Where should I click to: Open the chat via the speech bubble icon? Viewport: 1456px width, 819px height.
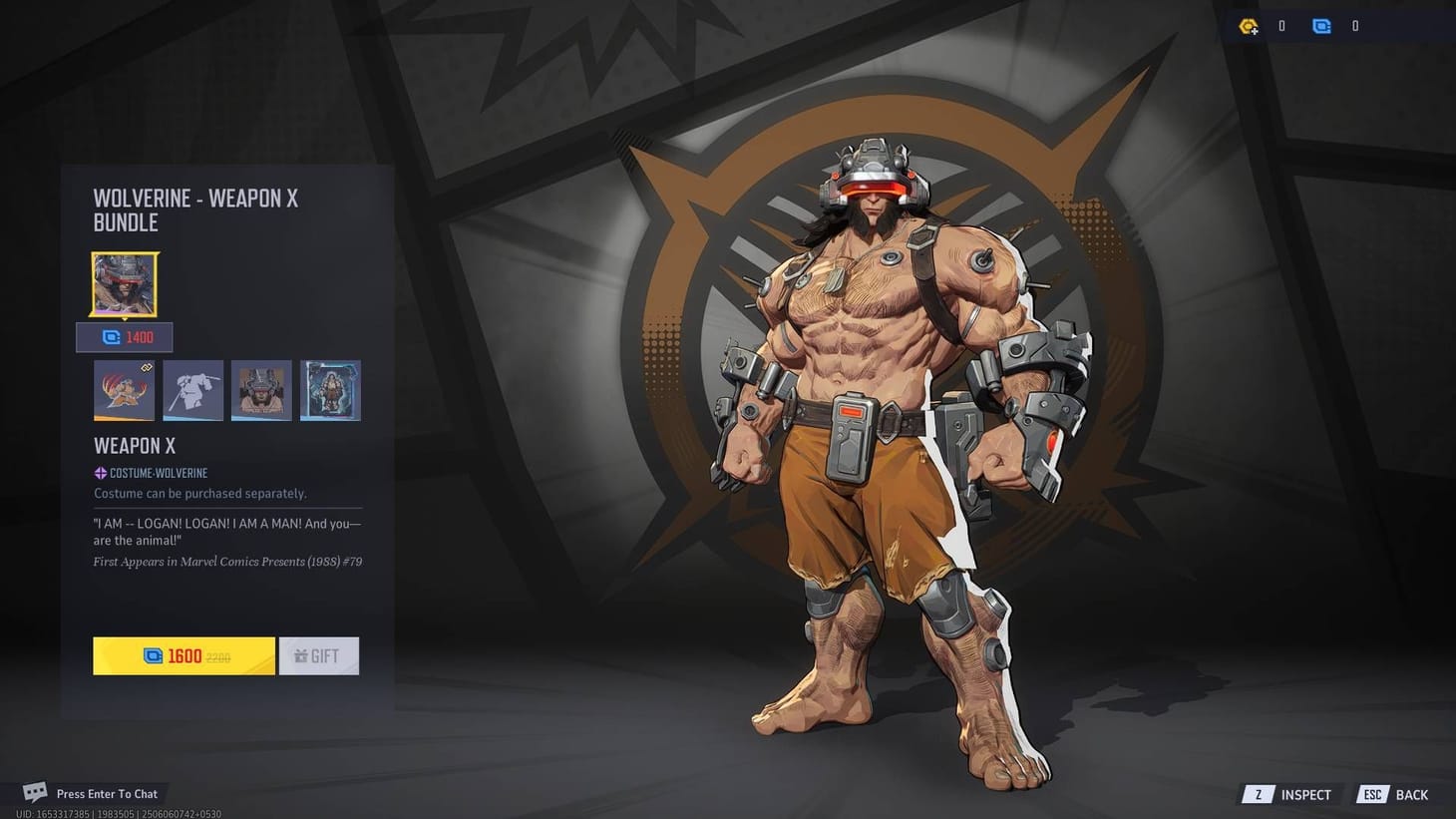pos(36,790)
